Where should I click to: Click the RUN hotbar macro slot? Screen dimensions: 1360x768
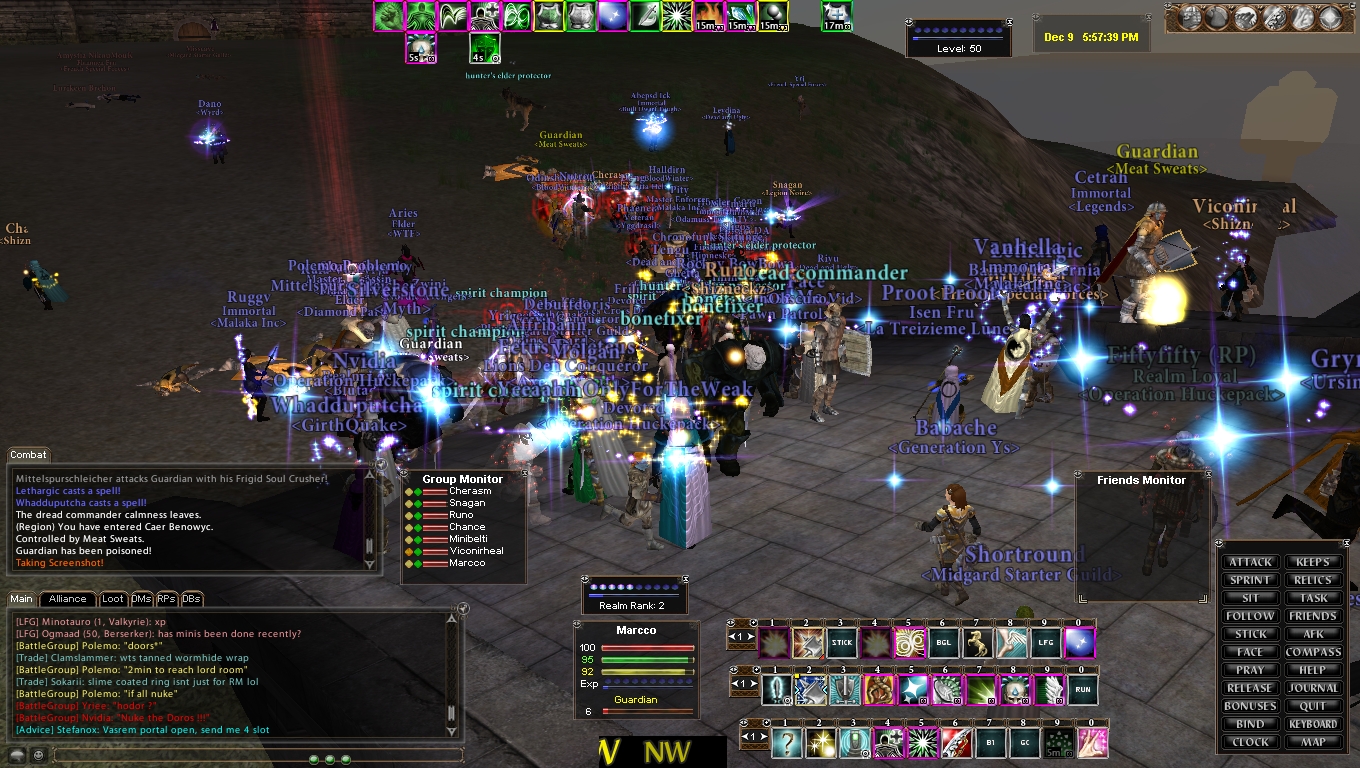click(1083, 690)
